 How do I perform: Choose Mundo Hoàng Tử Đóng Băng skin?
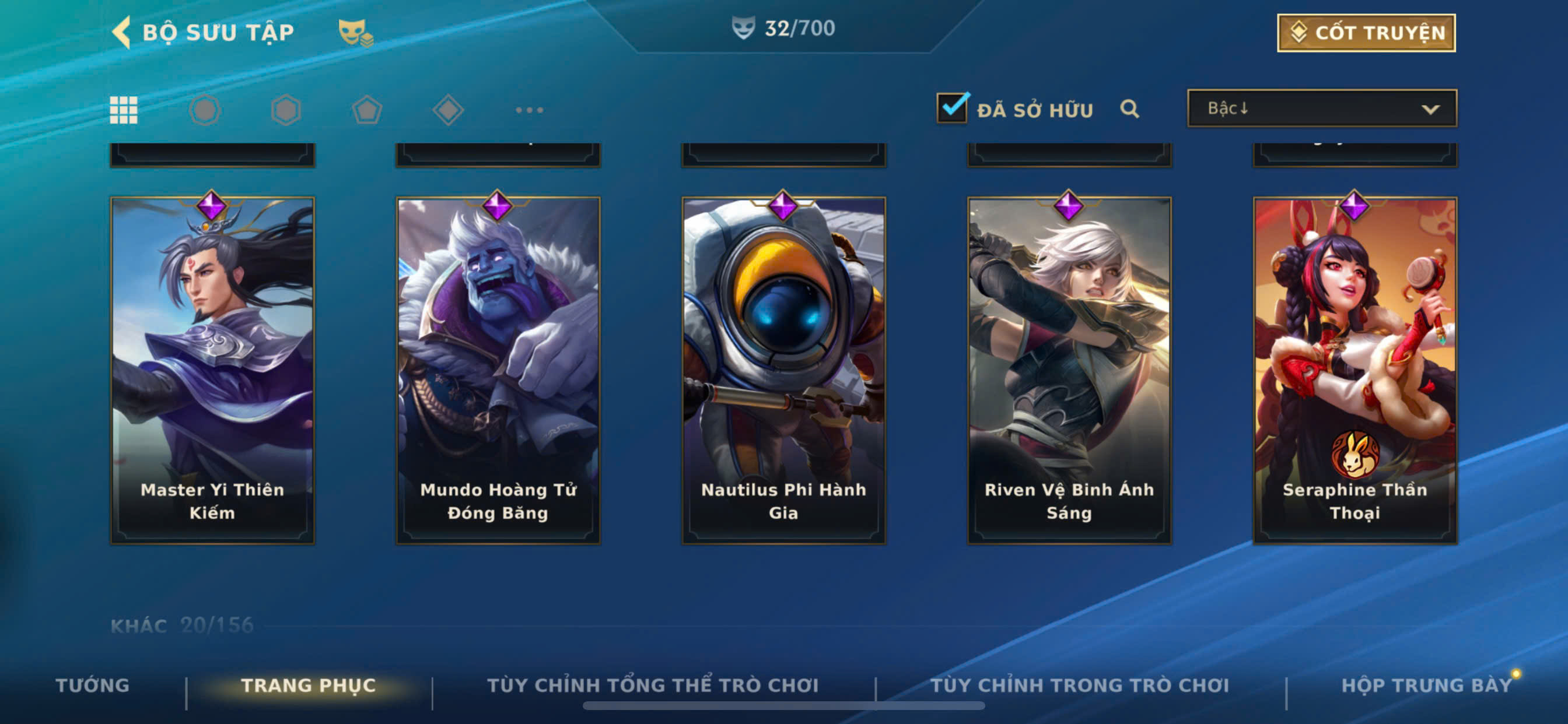pos(498,370)
